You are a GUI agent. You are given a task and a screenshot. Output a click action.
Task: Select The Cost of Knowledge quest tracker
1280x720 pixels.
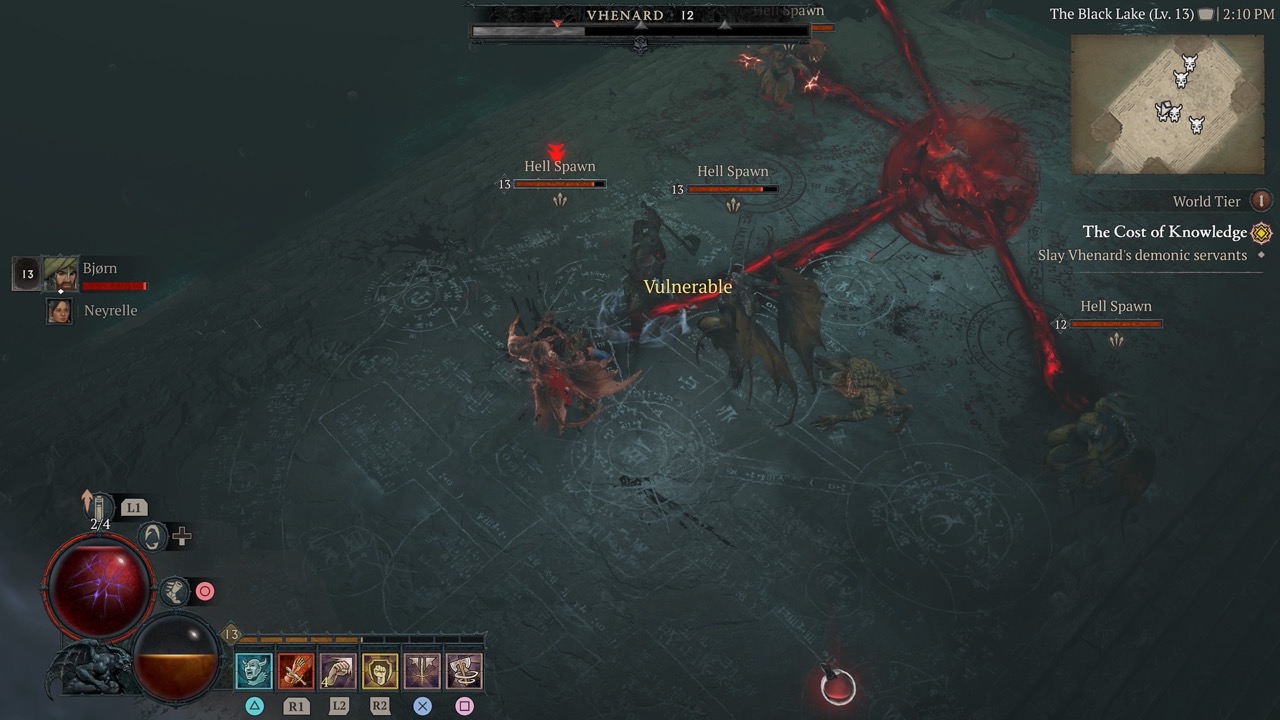[x=1164, y=232]
